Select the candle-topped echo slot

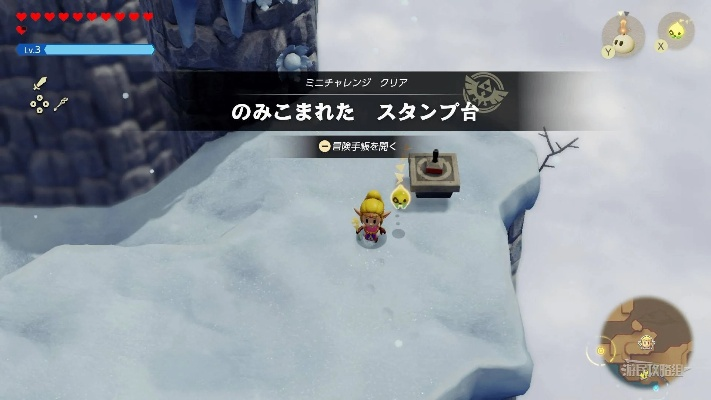[x=624, y=35]
